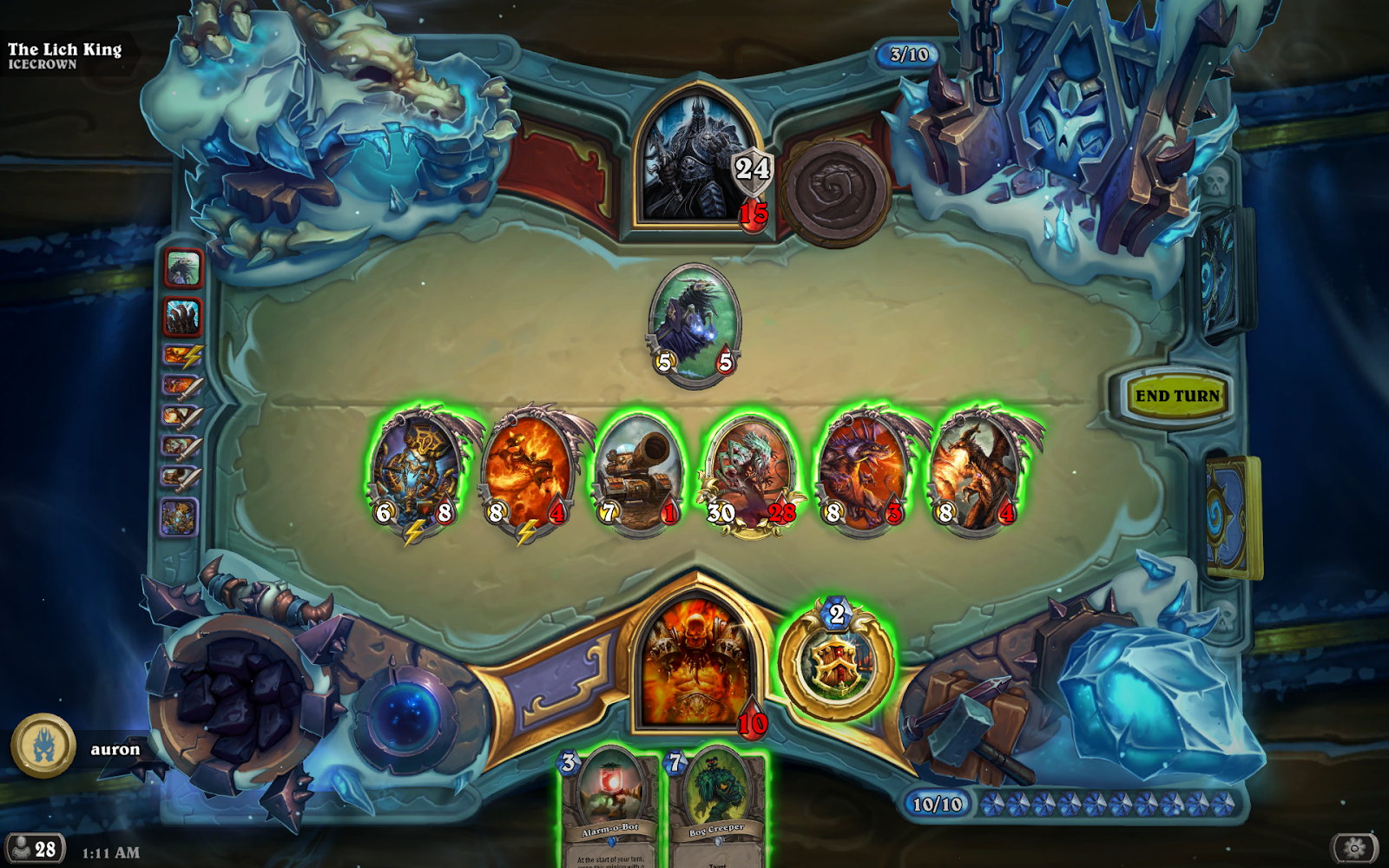1389x868 pixels.
Task: Click your 10/10 mana crystal tray
Action: [938, 805]
